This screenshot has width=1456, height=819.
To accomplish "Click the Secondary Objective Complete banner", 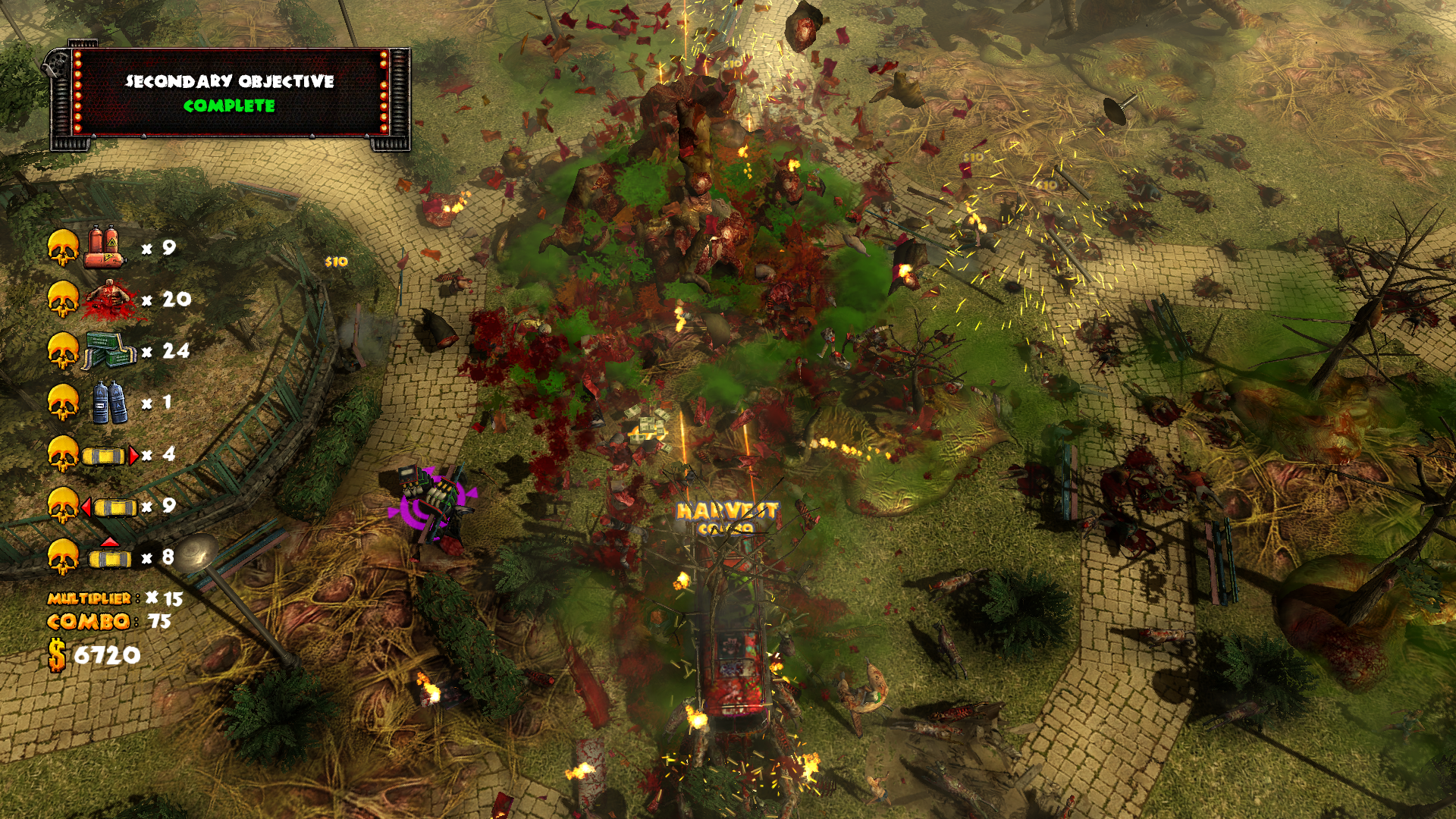I will (x=229, y=93).
